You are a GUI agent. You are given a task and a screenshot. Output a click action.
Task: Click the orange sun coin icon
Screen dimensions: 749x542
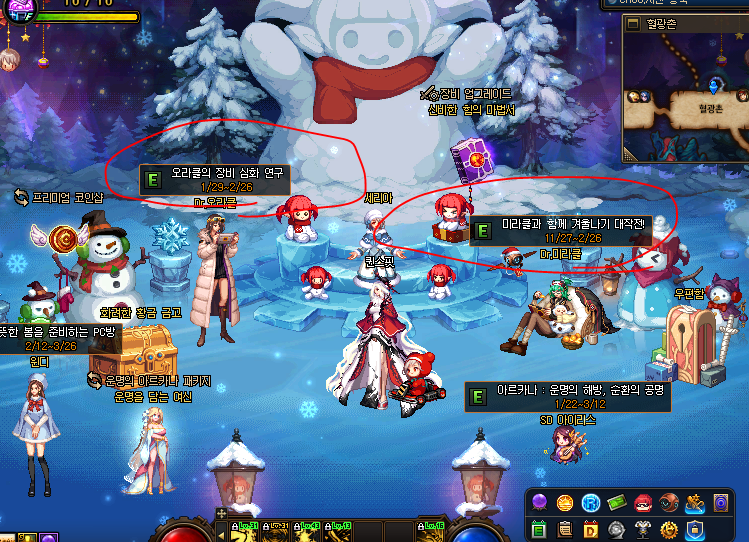click(x=565, y=502)
